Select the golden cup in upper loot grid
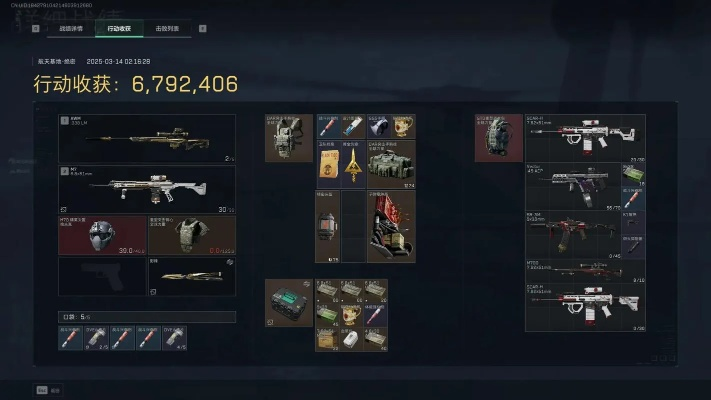The width and height of the screenshot is (711, 400). point(403,126)
